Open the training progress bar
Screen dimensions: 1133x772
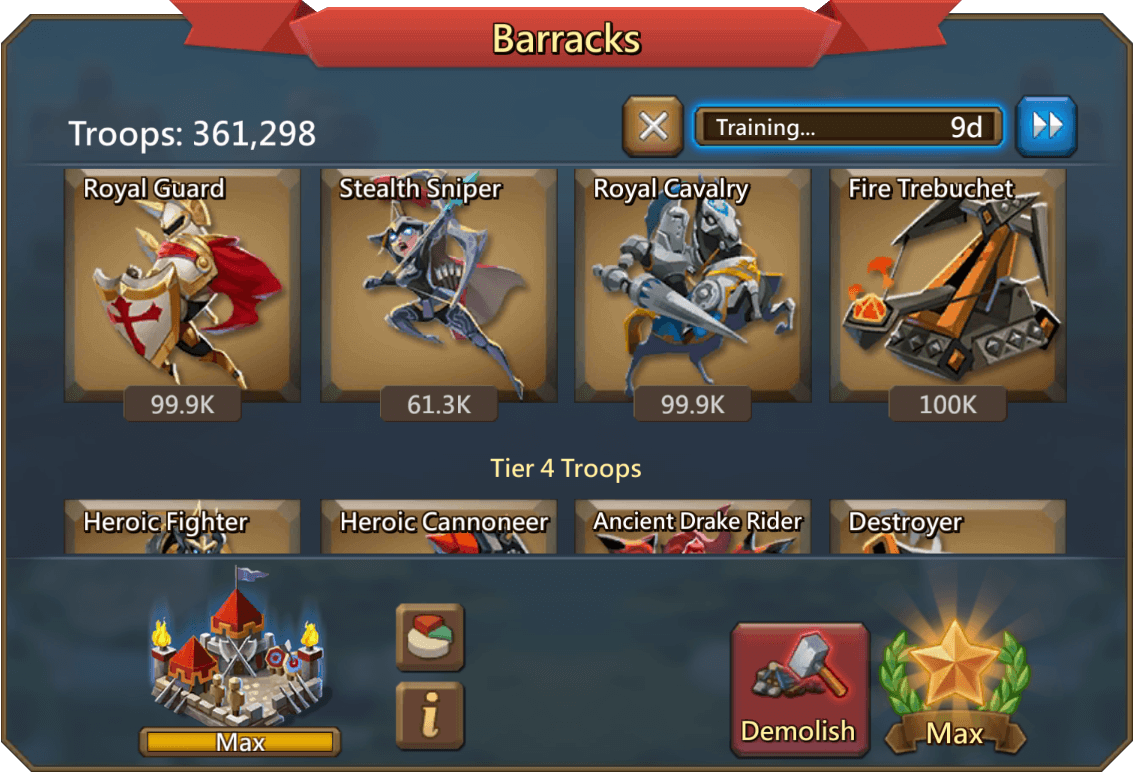[x=849, y=127]
